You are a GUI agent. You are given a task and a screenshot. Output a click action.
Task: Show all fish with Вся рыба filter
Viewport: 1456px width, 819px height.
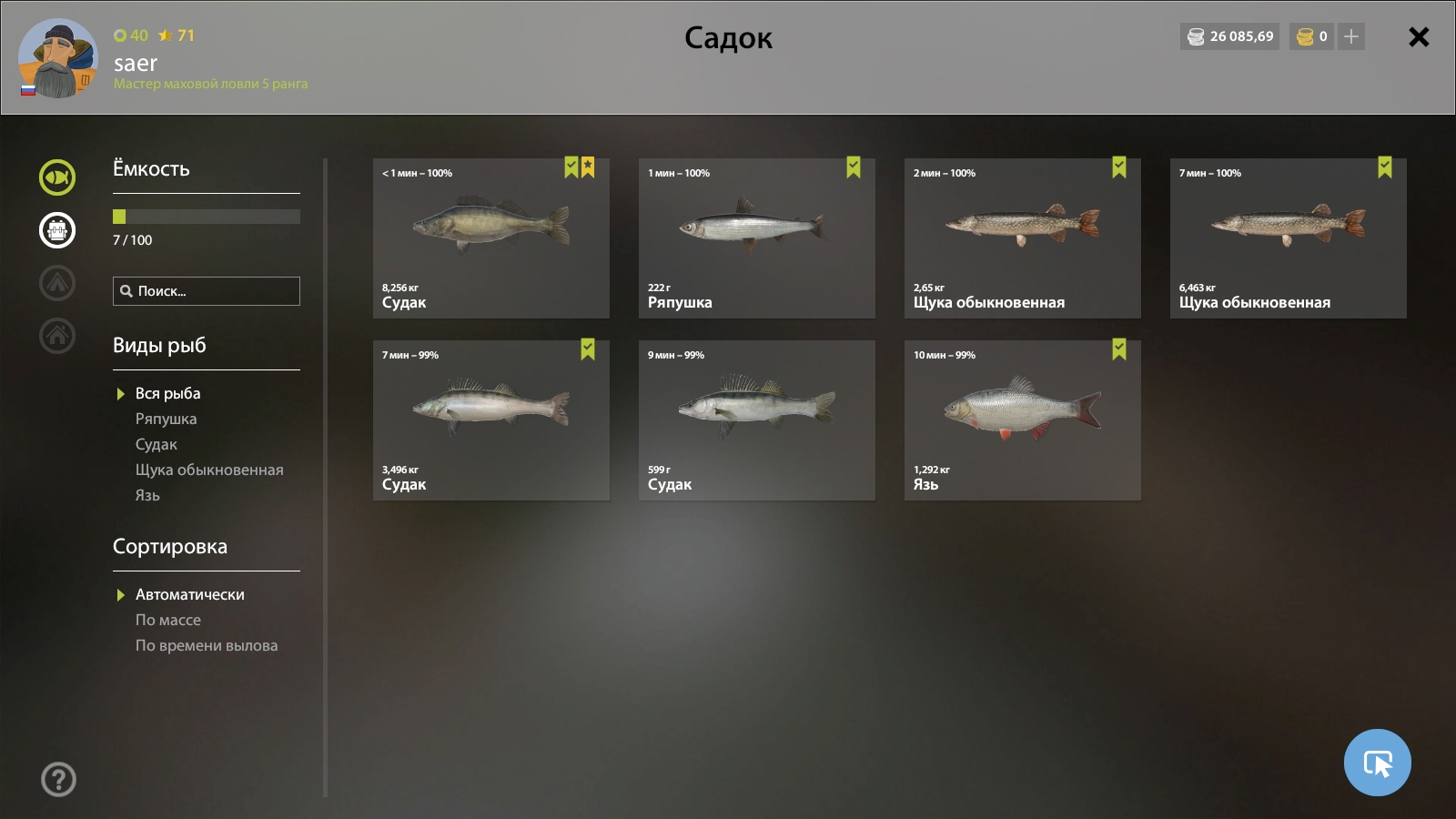click(x=167, y=393)
